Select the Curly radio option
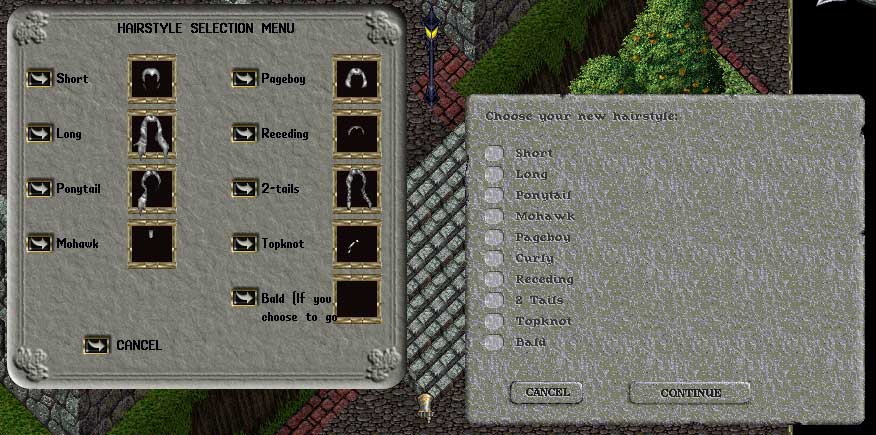 [494, 258]
